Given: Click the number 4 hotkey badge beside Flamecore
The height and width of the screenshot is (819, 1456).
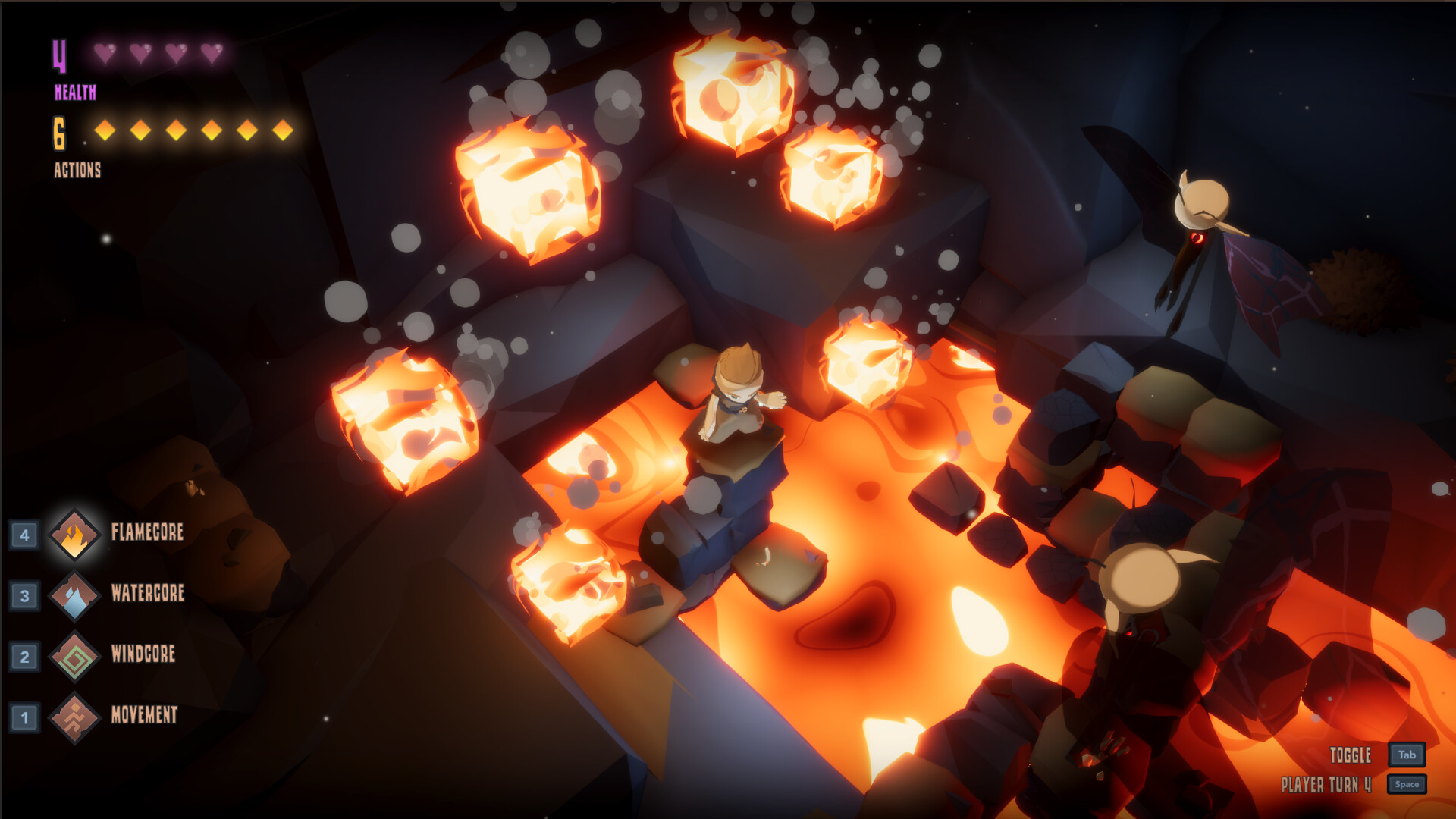Looking at the screenshot, I should click(26, 532).
